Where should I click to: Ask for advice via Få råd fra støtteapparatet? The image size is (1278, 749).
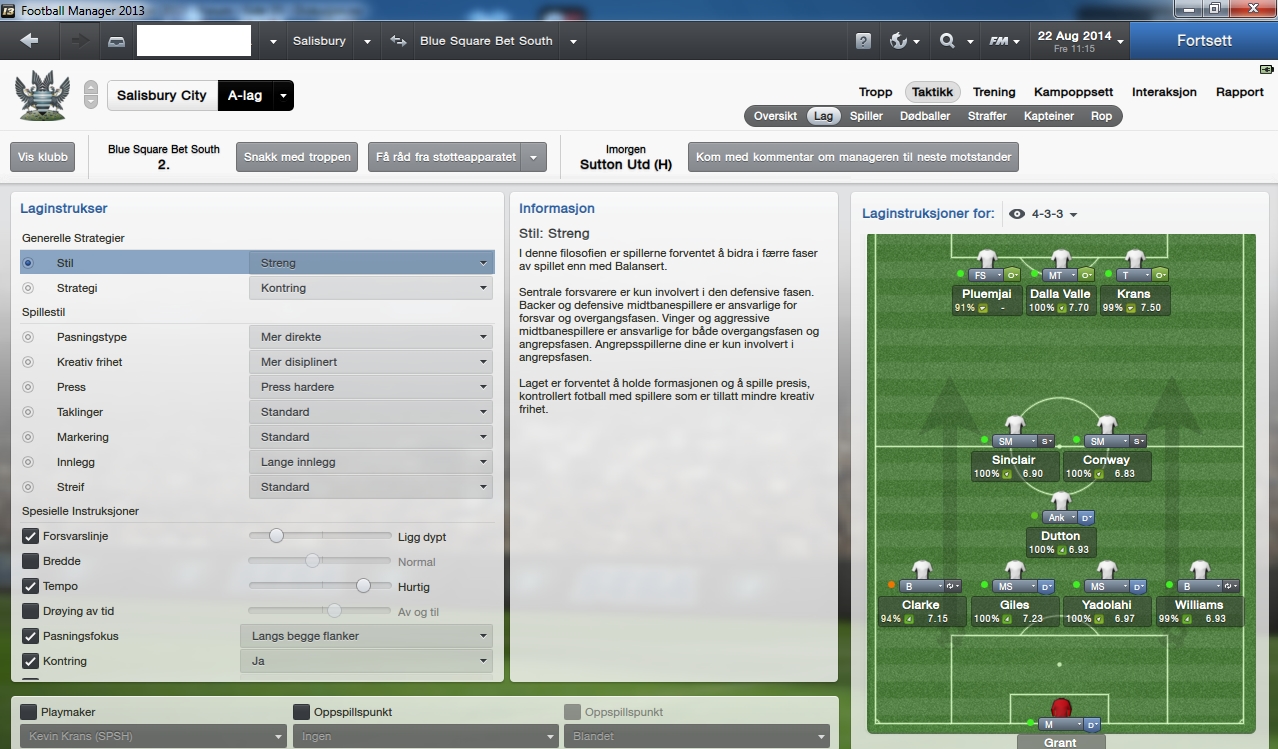click(446, 157)
